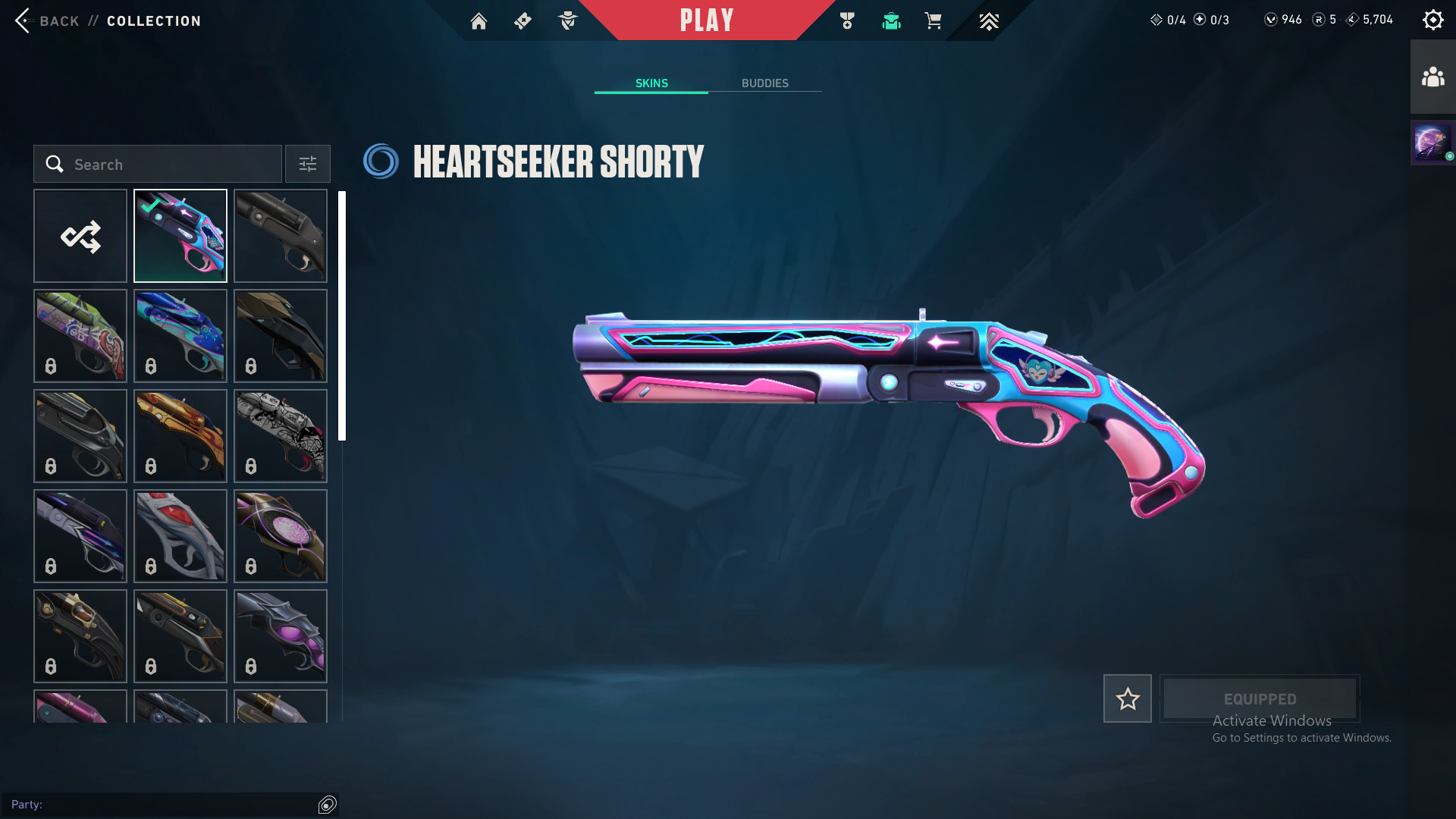The image size is (1456, 819).
Task: Click the red PLAY button
Action: coord(707,20)
